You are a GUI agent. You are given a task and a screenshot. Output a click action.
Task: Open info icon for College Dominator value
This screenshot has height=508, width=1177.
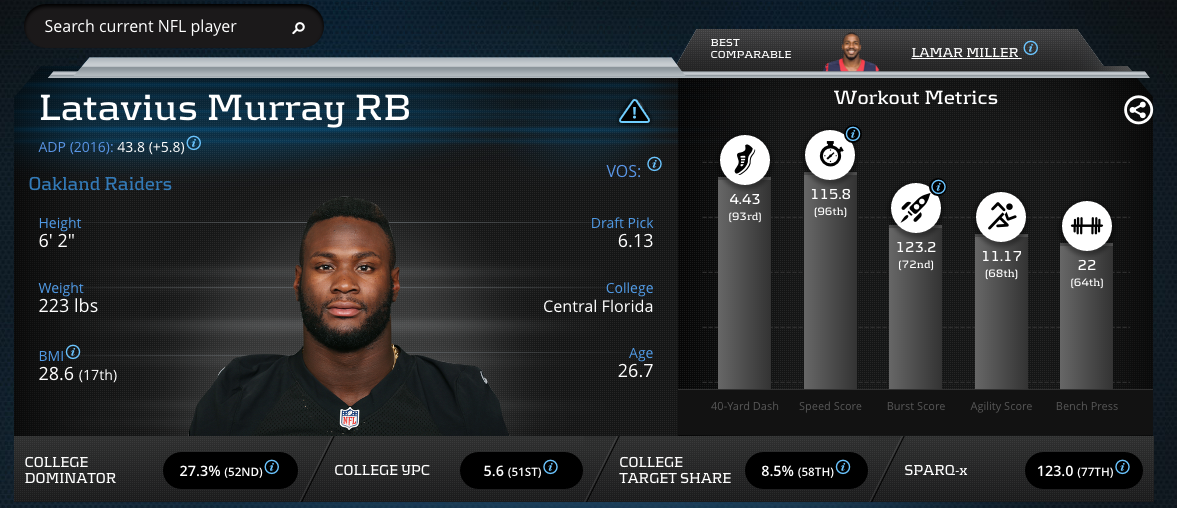tap(271, 467)
